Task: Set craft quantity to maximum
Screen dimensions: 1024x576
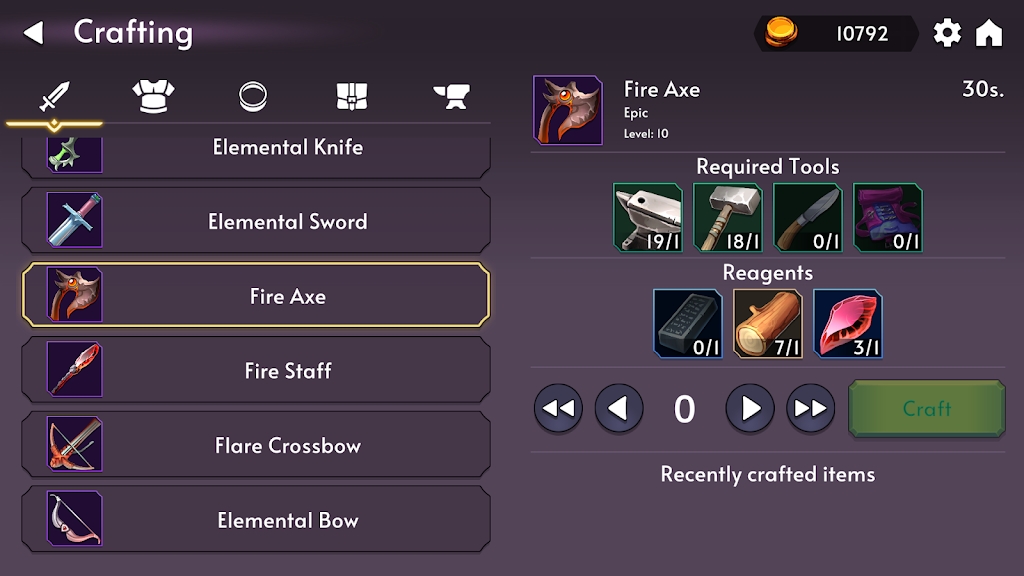Action: [x=811, y=408]
